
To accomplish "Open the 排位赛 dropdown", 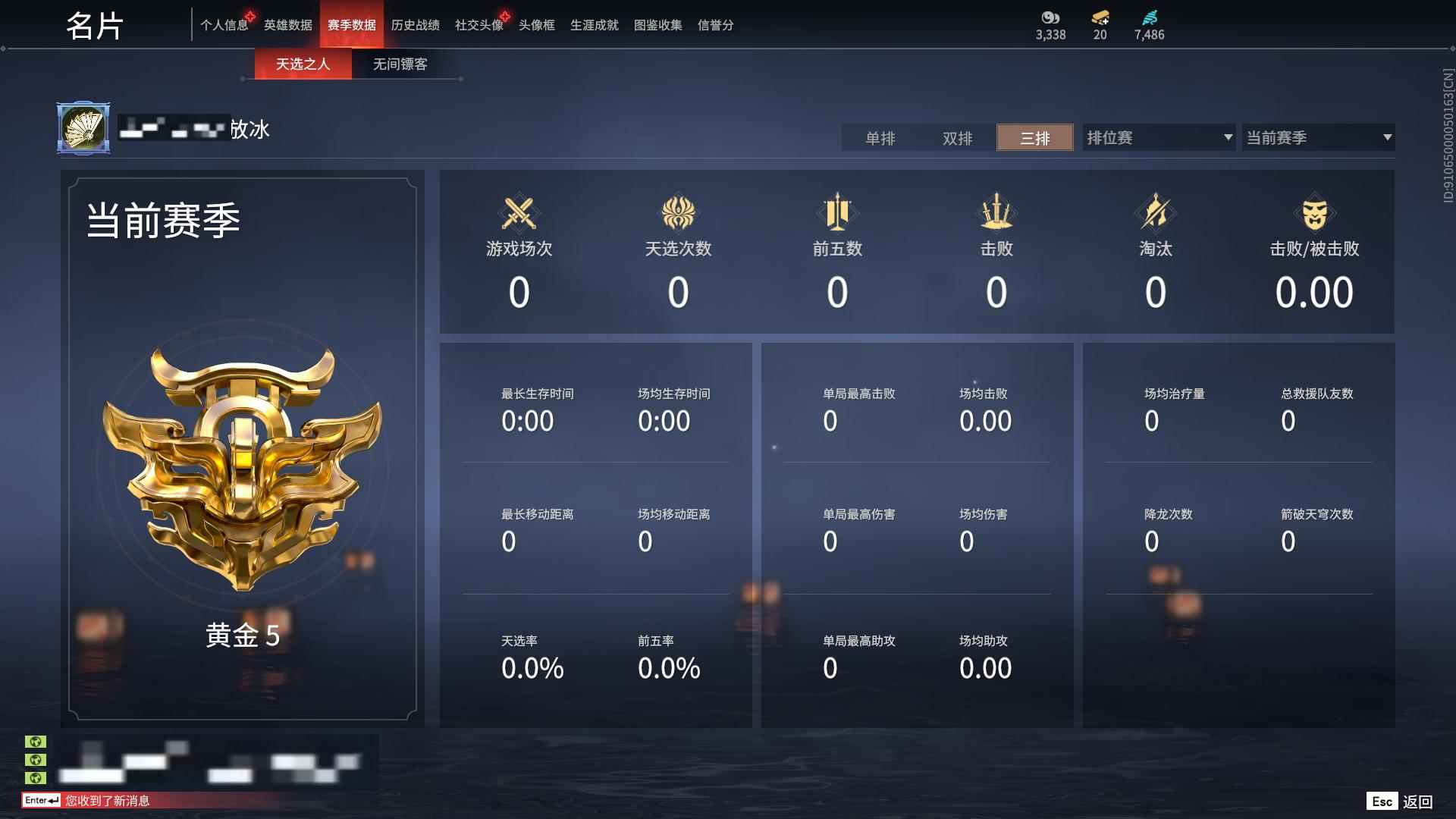I will [x=1156, y=137].
